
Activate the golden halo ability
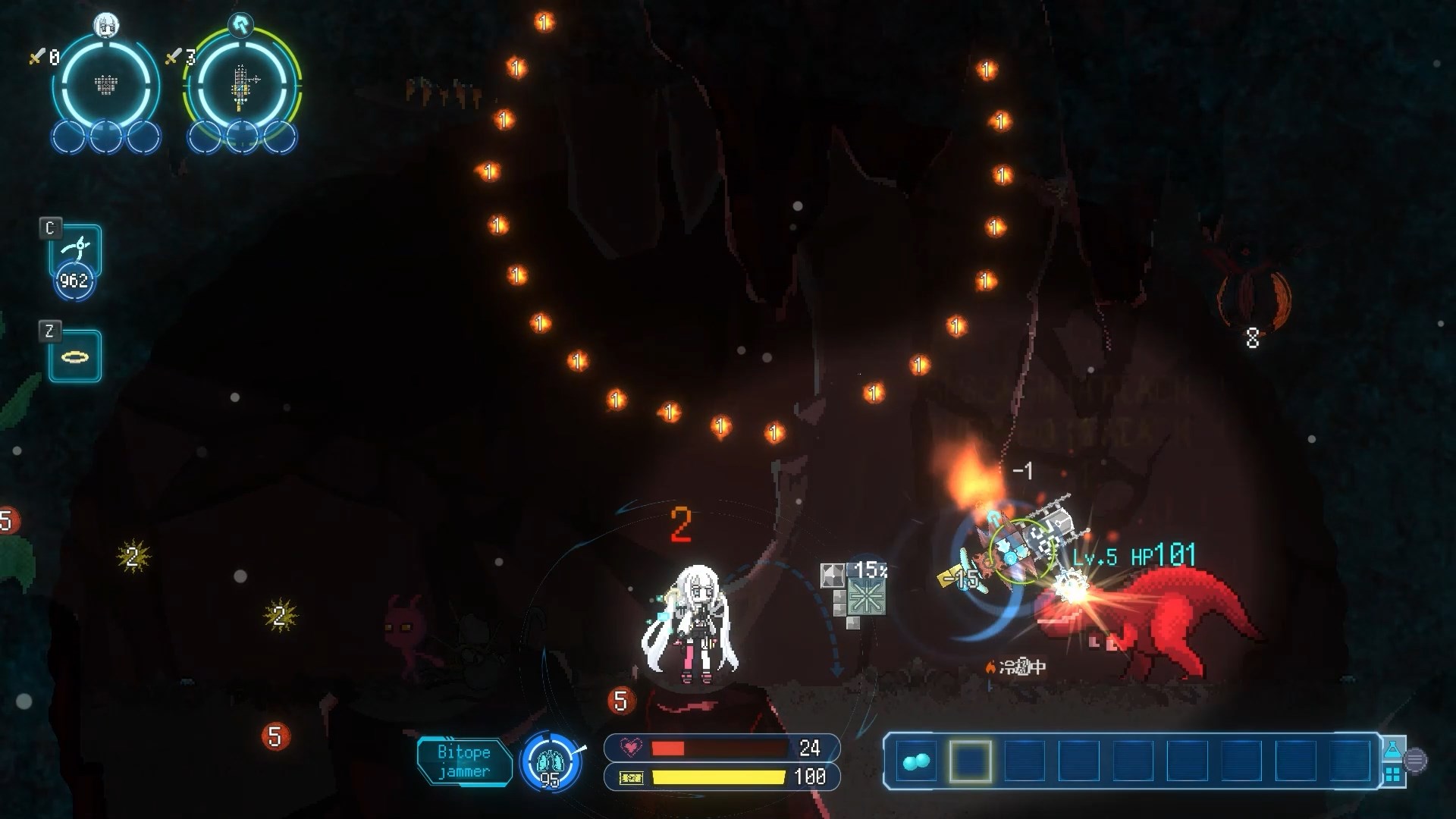pos(74,356)
